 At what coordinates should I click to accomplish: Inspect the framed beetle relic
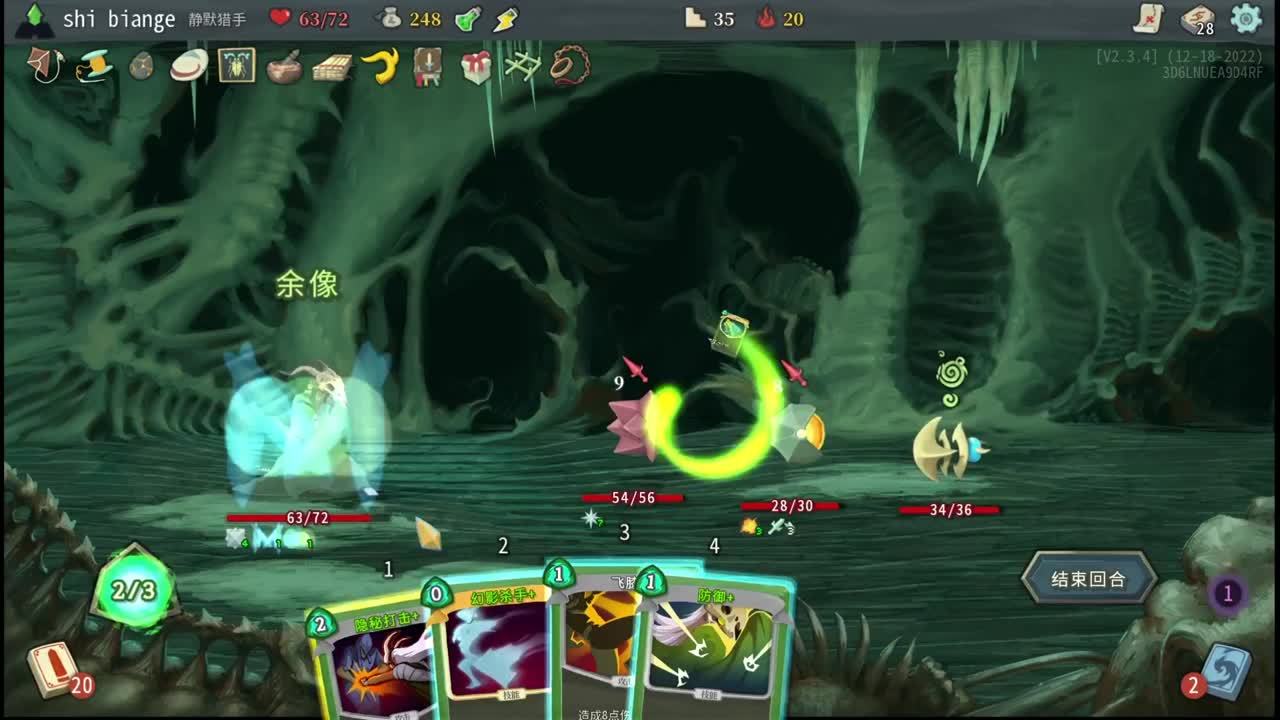[x=237, y=66]
